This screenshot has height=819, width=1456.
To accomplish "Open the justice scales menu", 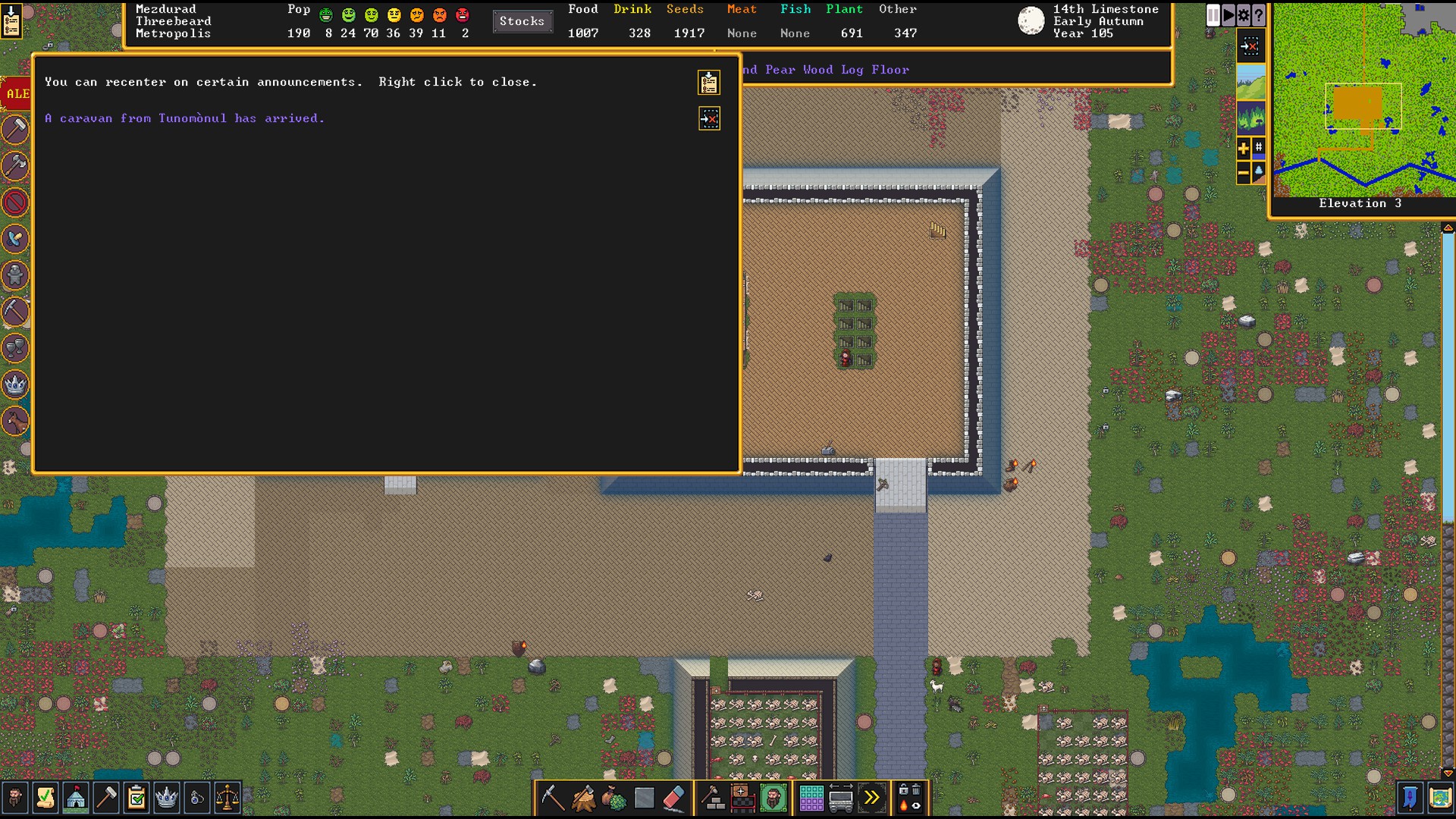I will pos(227,798).
